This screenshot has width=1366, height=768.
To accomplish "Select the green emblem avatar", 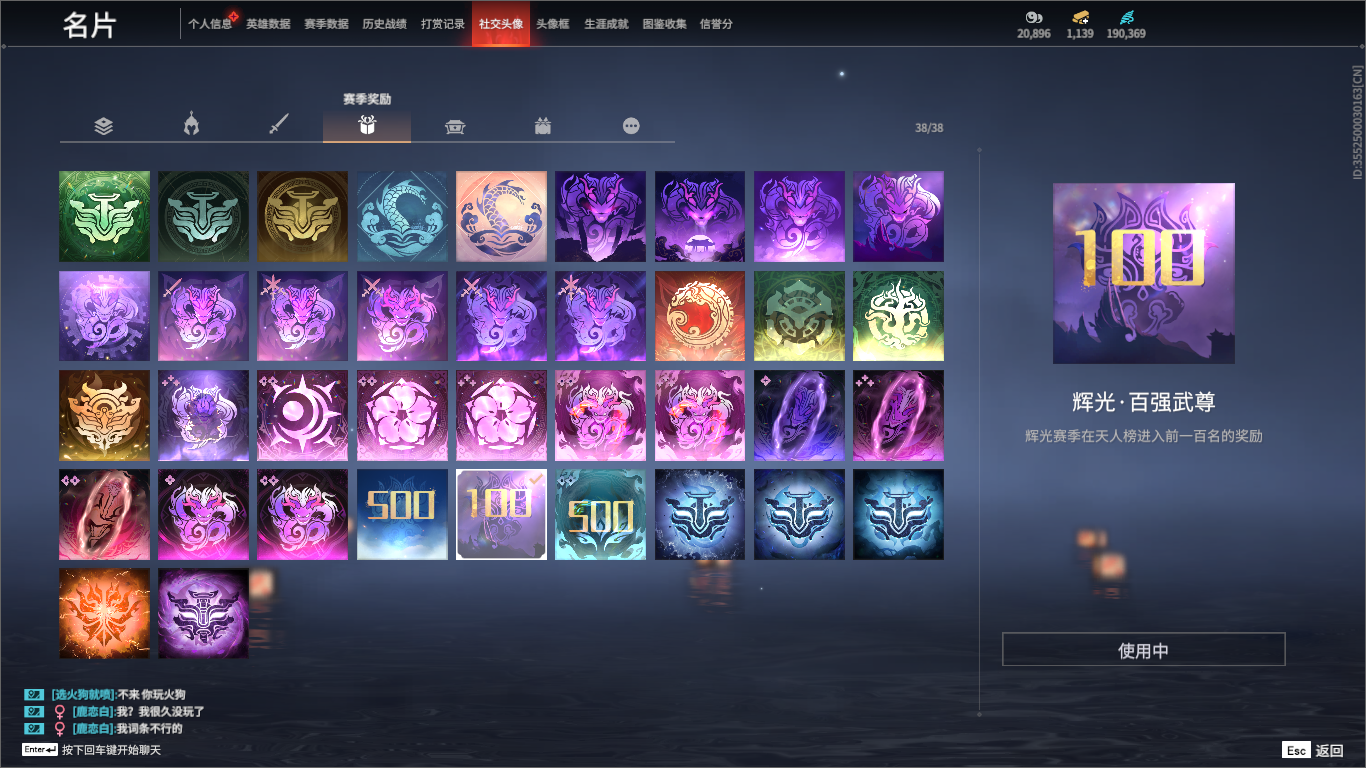I will [x=104, y=216].
